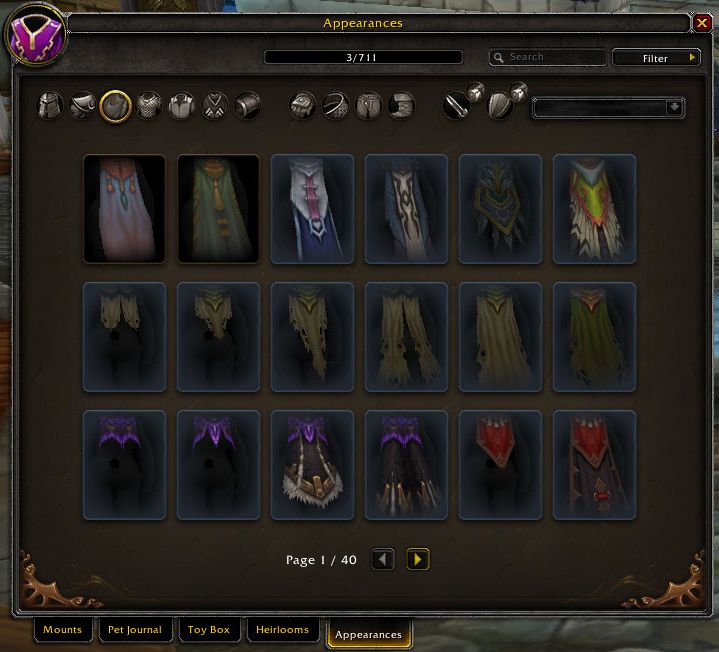Choose the white cloak with pink stripe

click(x=312, y=208)
